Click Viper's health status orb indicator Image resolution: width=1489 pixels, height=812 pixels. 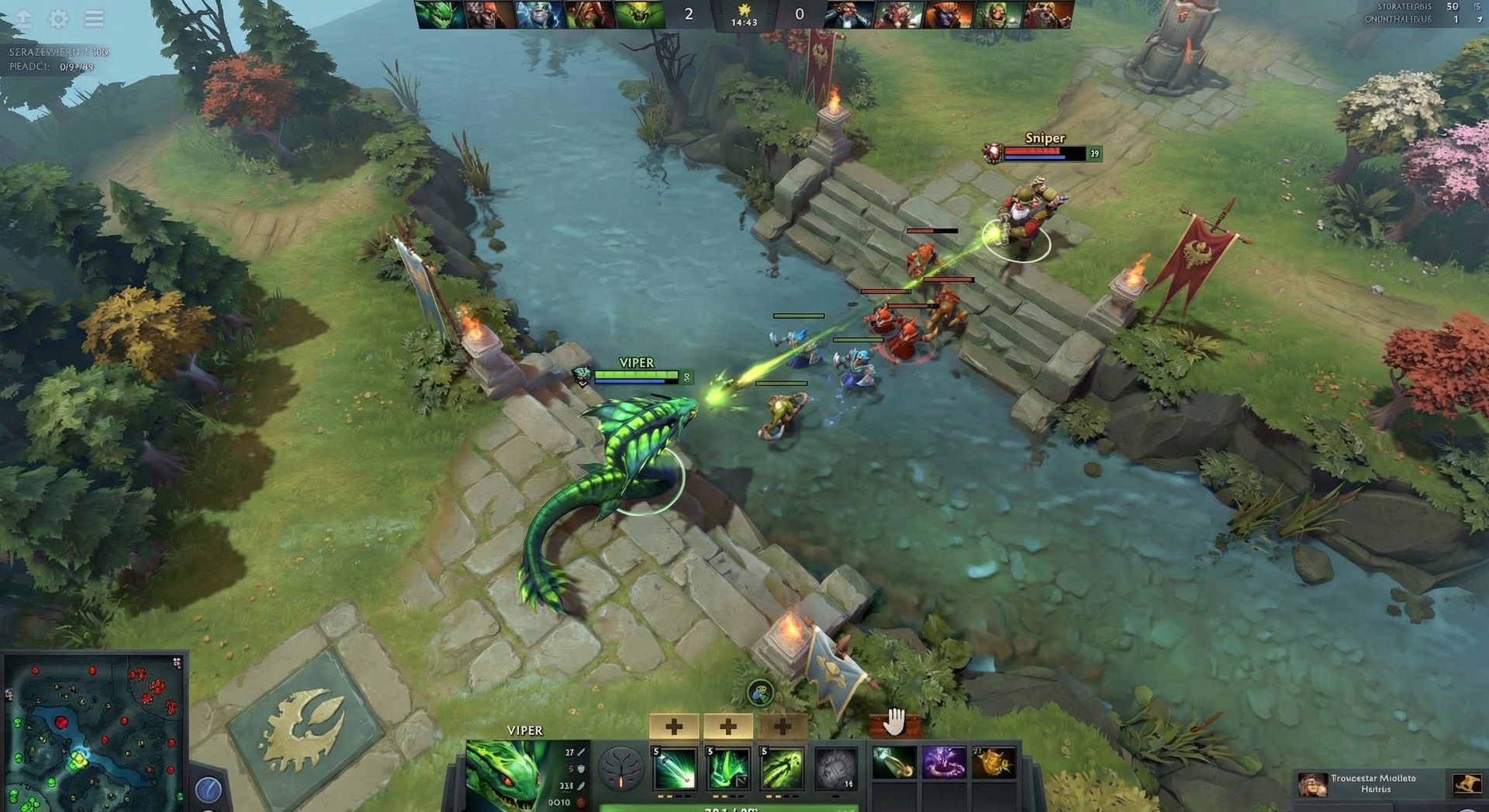tap(582, 803)
